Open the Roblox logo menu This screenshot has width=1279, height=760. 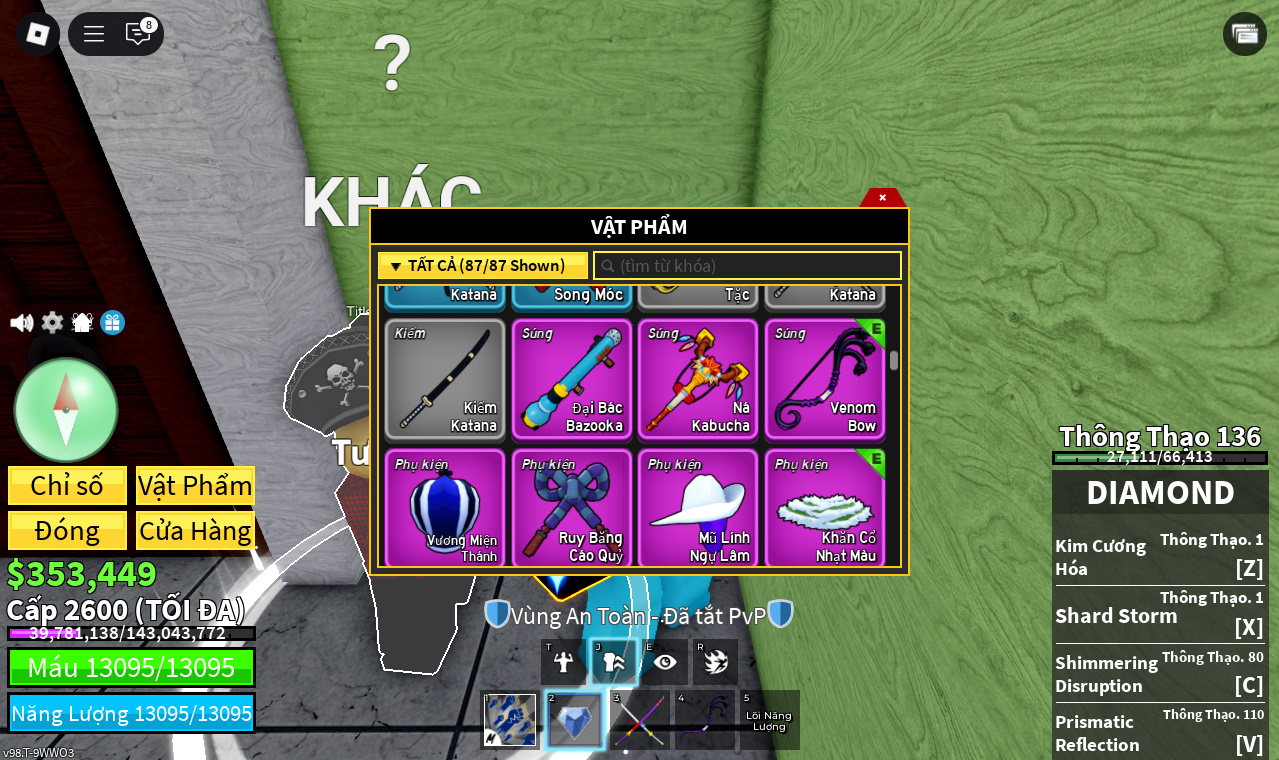37,34
